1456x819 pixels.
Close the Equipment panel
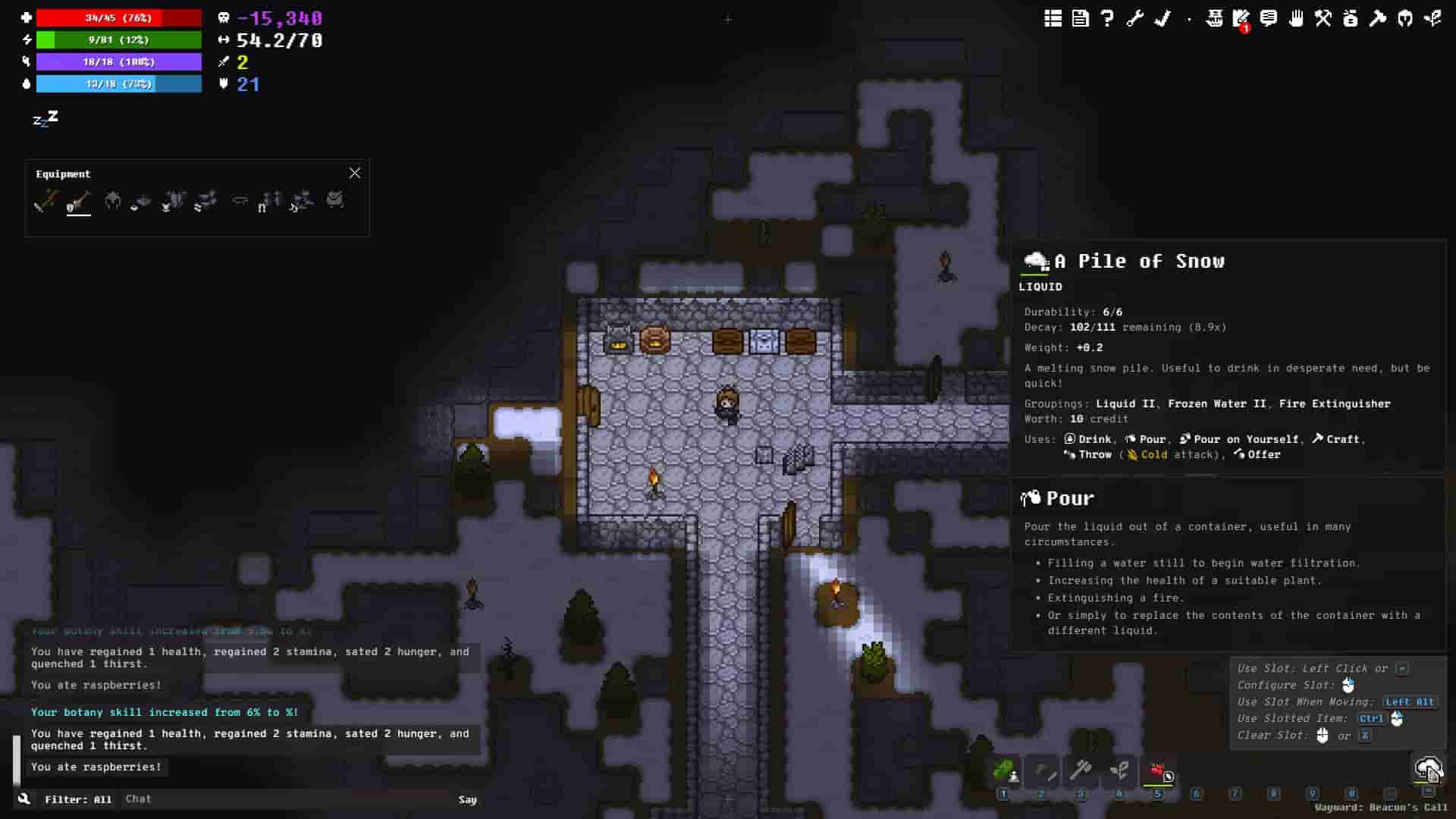pyautogui.click(x=355, y=173)
